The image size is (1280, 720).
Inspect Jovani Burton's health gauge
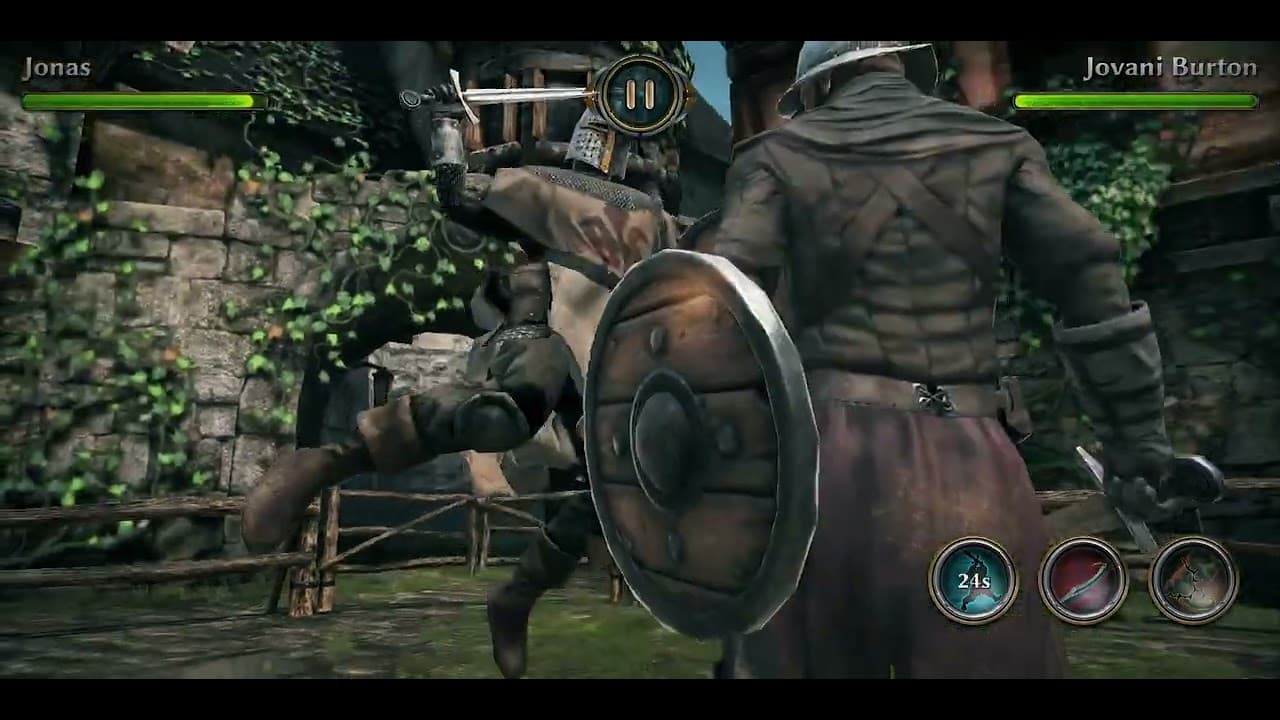(x=1135, y=101)
